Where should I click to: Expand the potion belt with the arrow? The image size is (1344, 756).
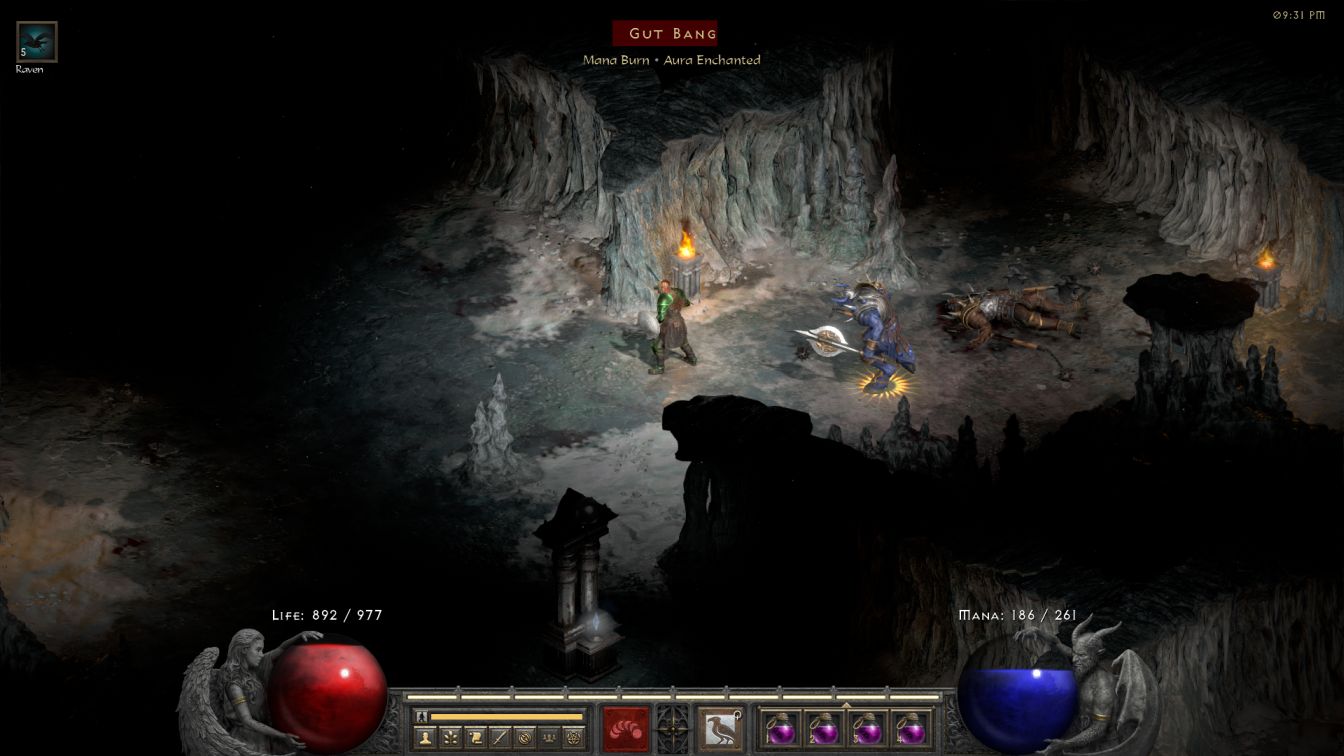pos(846,705)
